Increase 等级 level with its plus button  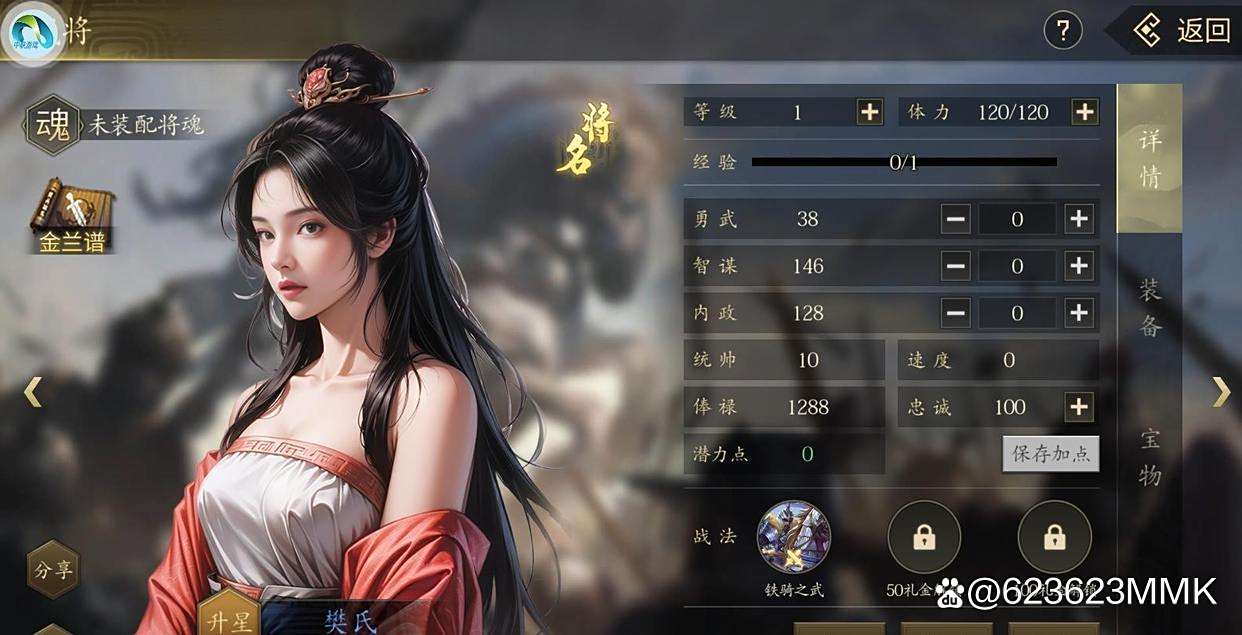(870, 112)
